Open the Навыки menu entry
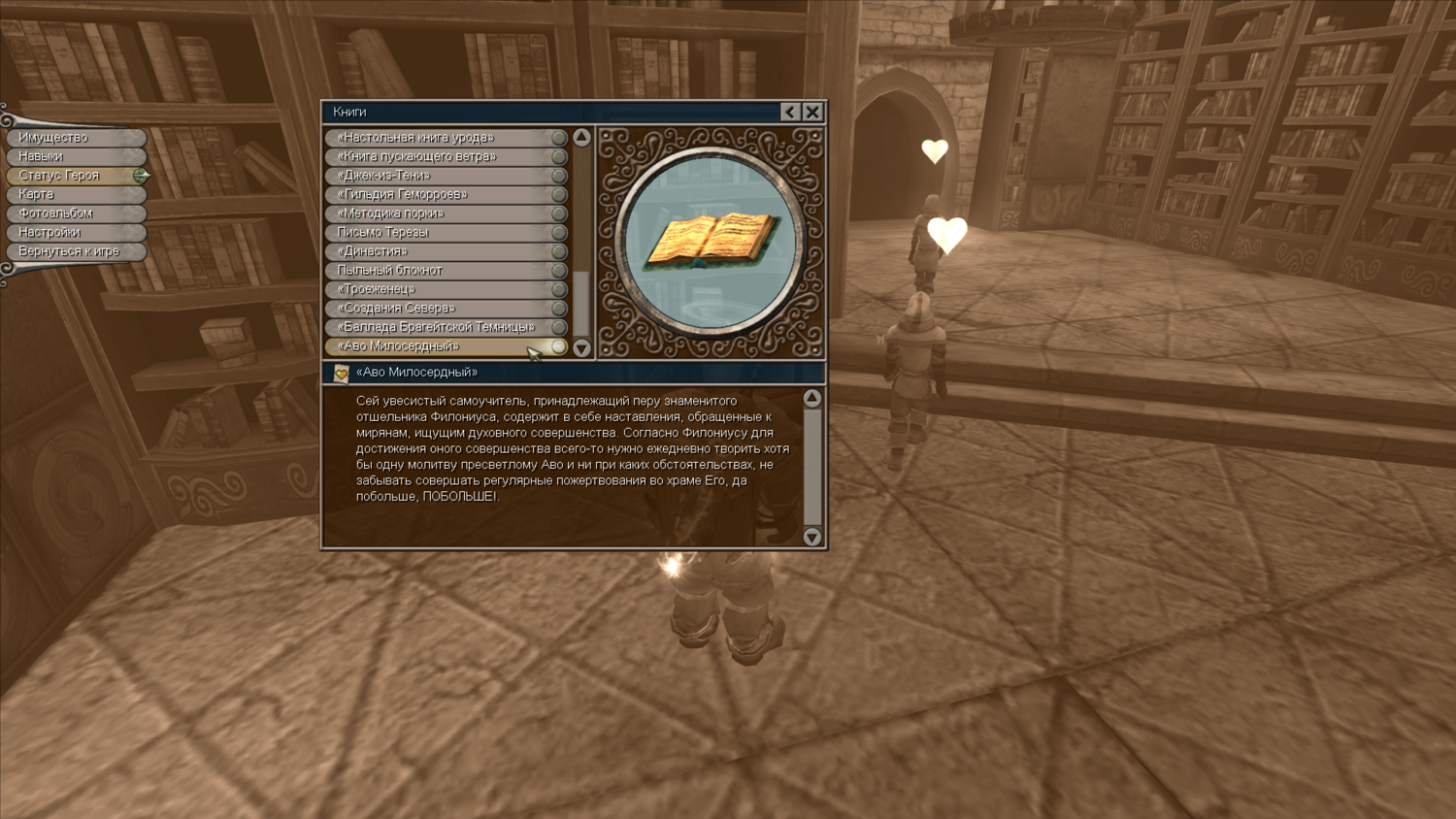The width and height of the screenshot is (1456, 819). click(x=76, y=156)
